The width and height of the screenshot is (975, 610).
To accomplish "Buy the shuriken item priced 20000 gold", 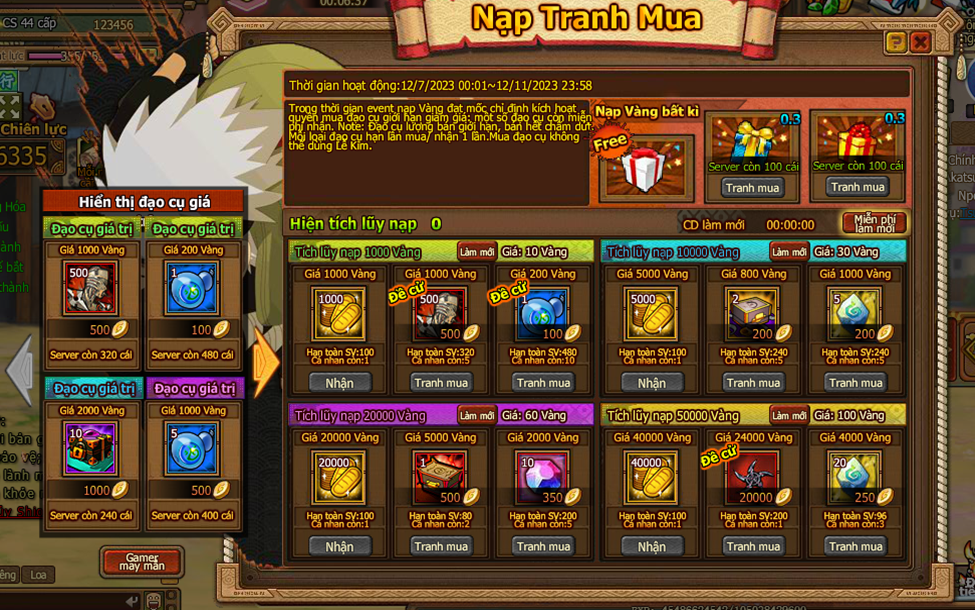I will 753,546.
